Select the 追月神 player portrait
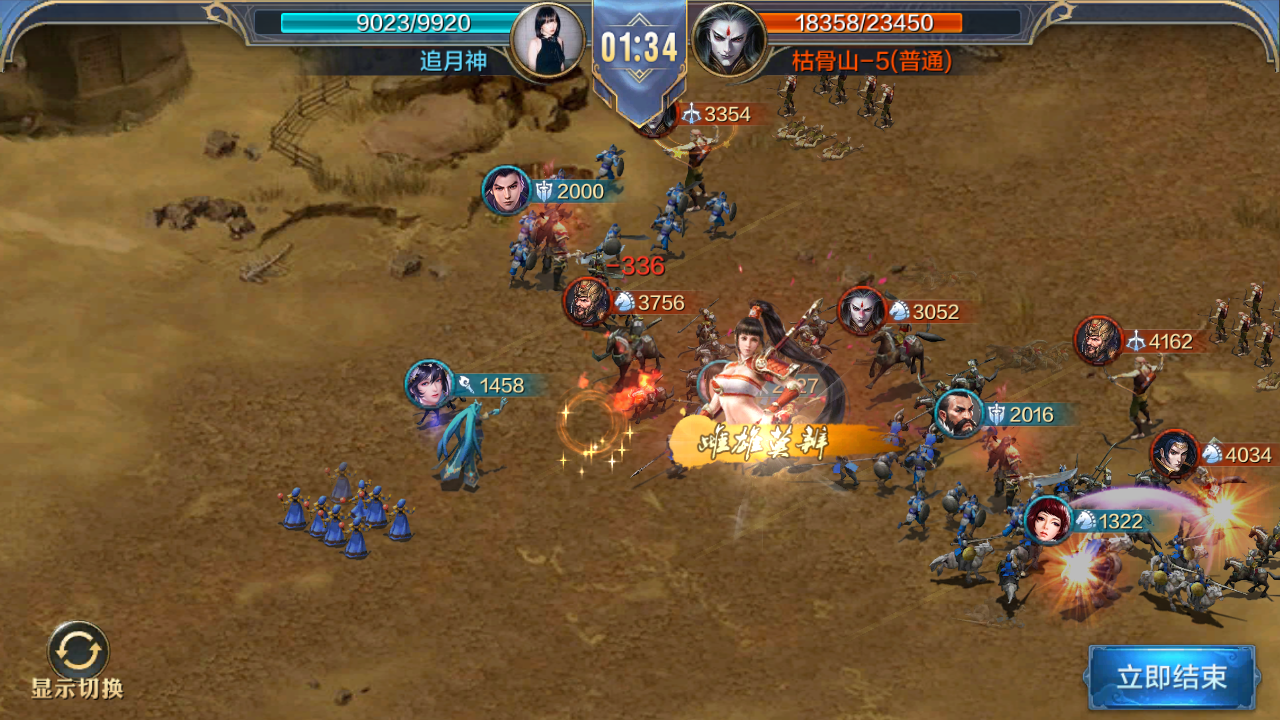Viewport: 1280px width, 720px height. coord(548,40)
